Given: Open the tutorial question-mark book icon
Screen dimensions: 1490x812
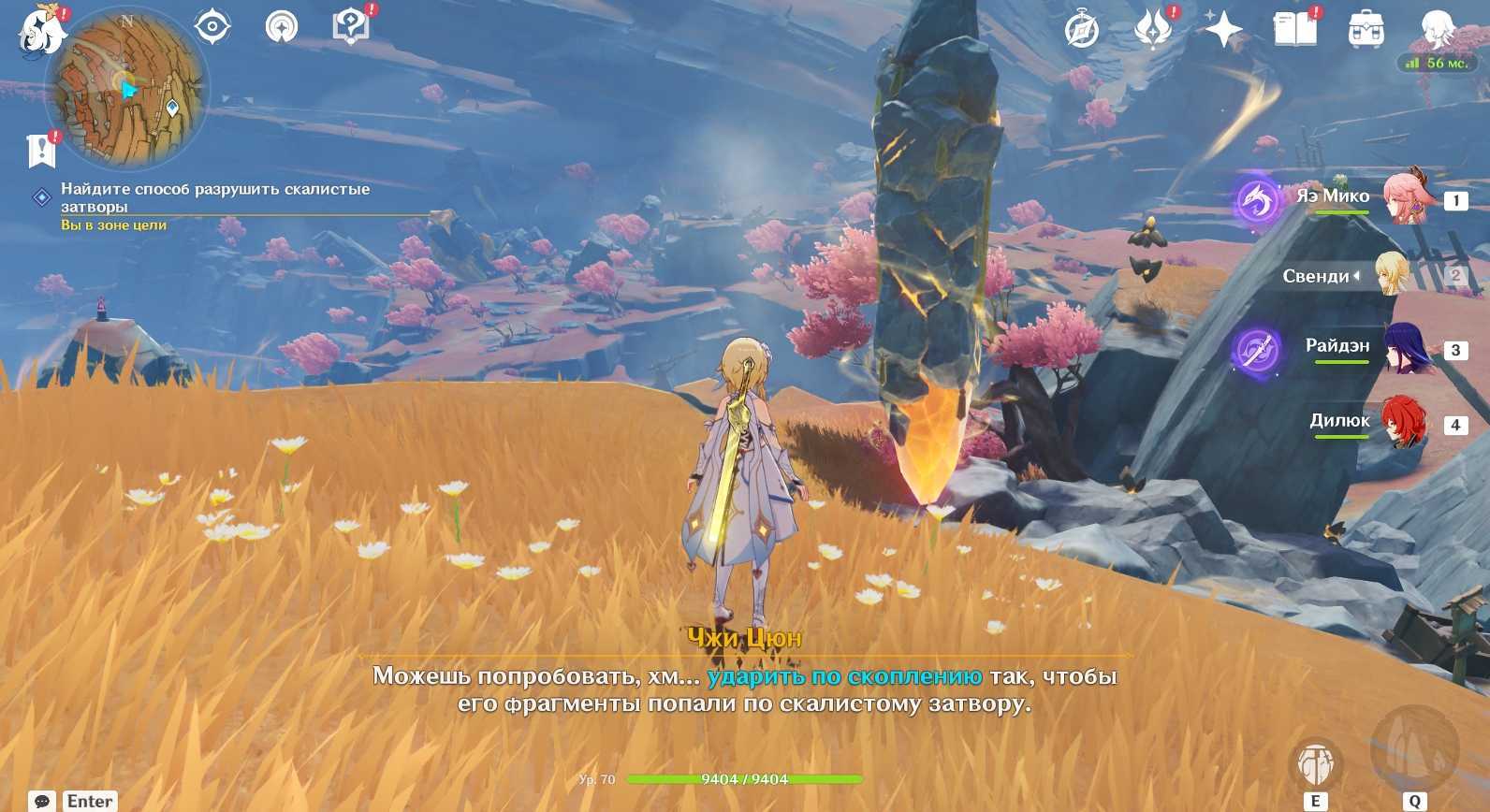Looking at the screenshot, I should tap(351, 26).
